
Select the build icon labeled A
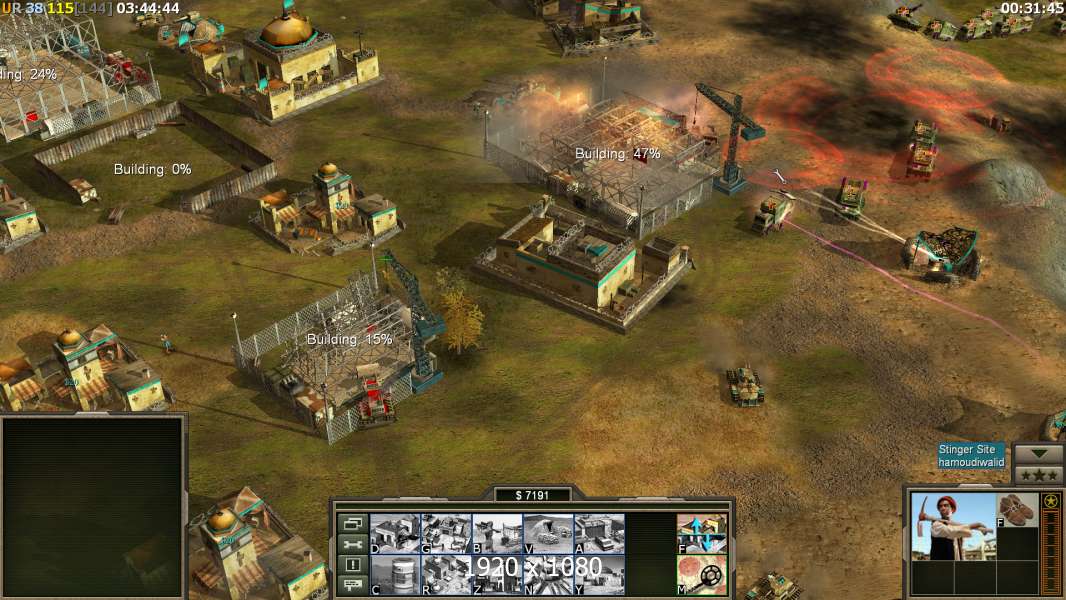tap(599, 534)
